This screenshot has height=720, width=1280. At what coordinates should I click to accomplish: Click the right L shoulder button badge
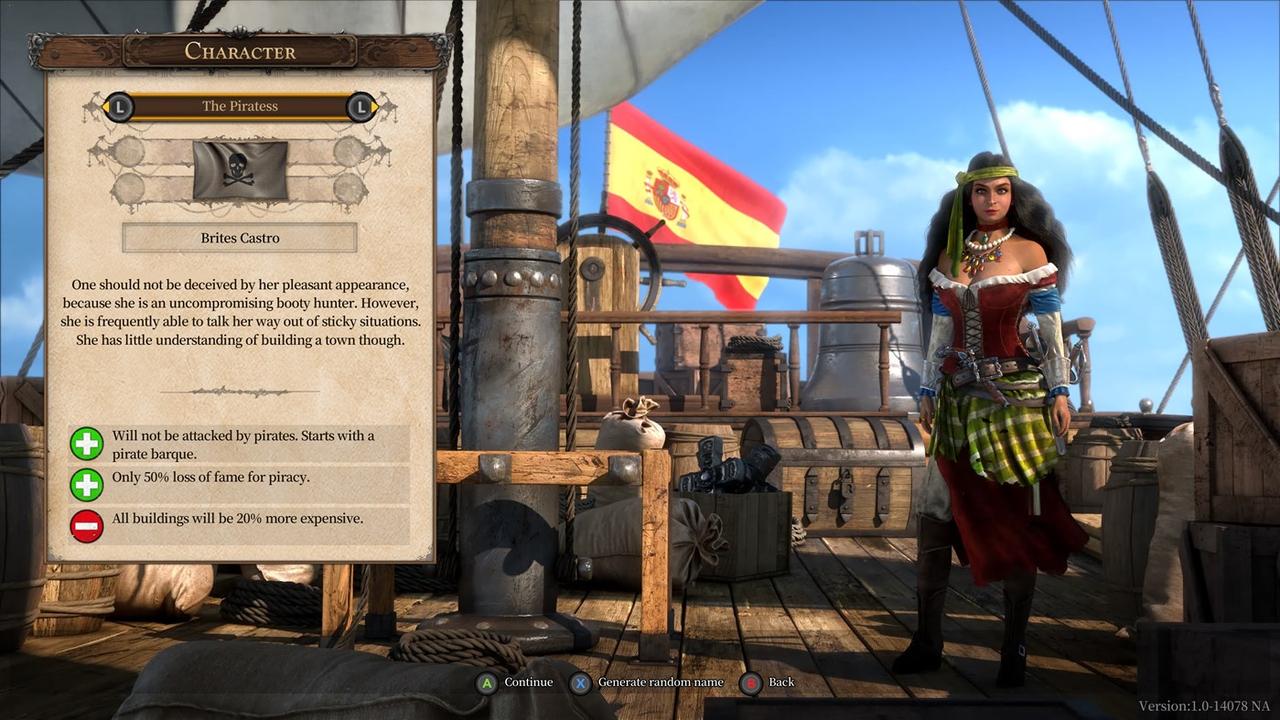click(361, 107)
